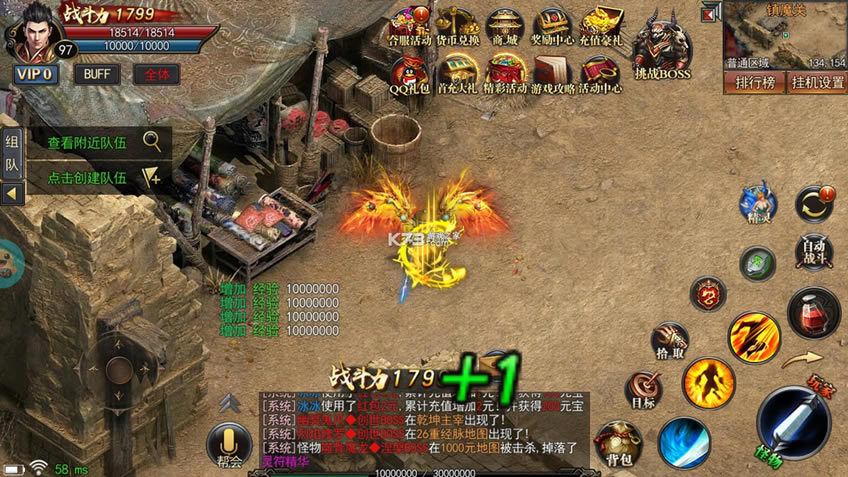The image size is (848, 477).
Task: Tap the 拾取 pickup button
Action: pos(670,340)
